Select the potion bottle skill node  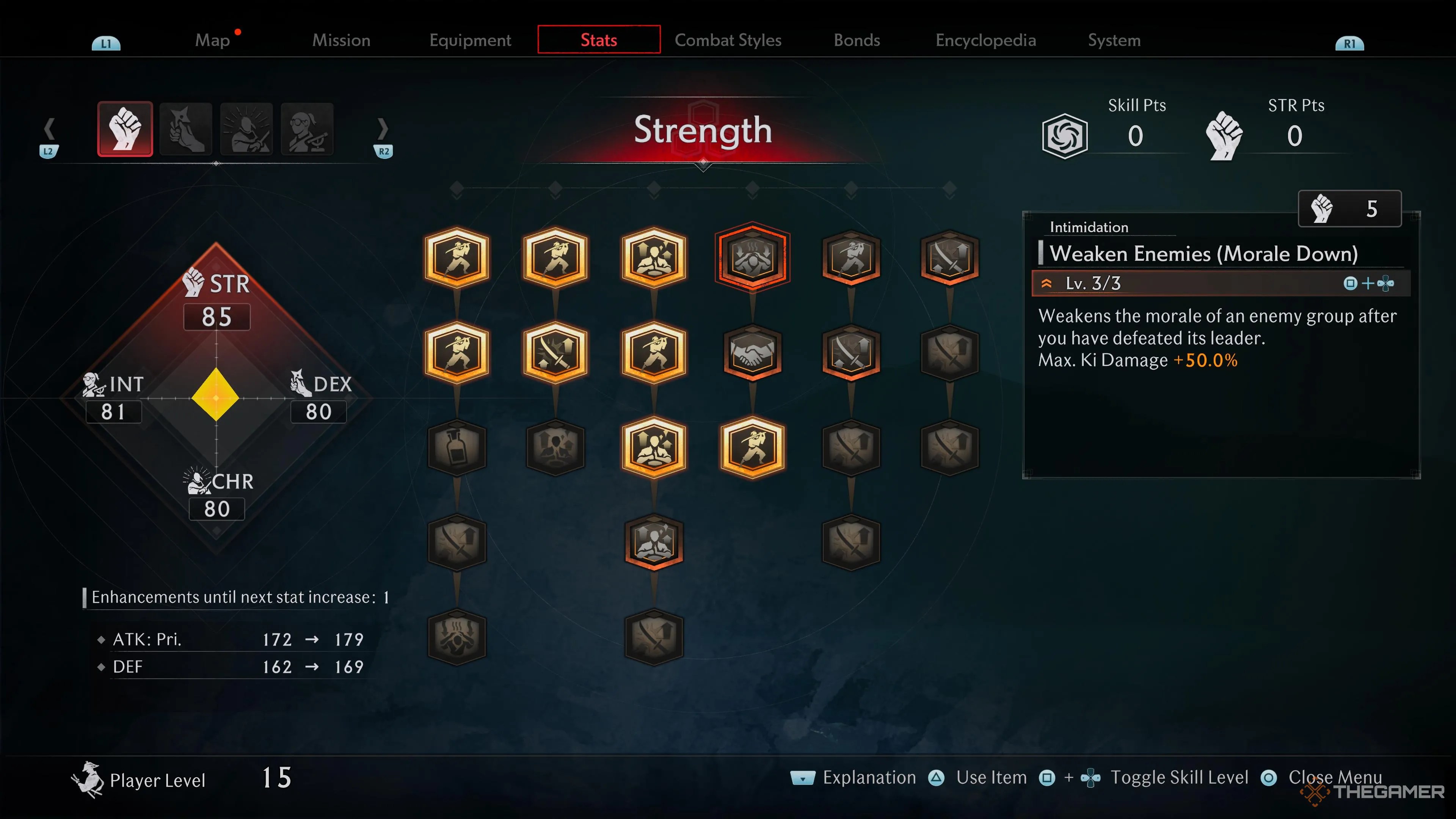point(457,448)
